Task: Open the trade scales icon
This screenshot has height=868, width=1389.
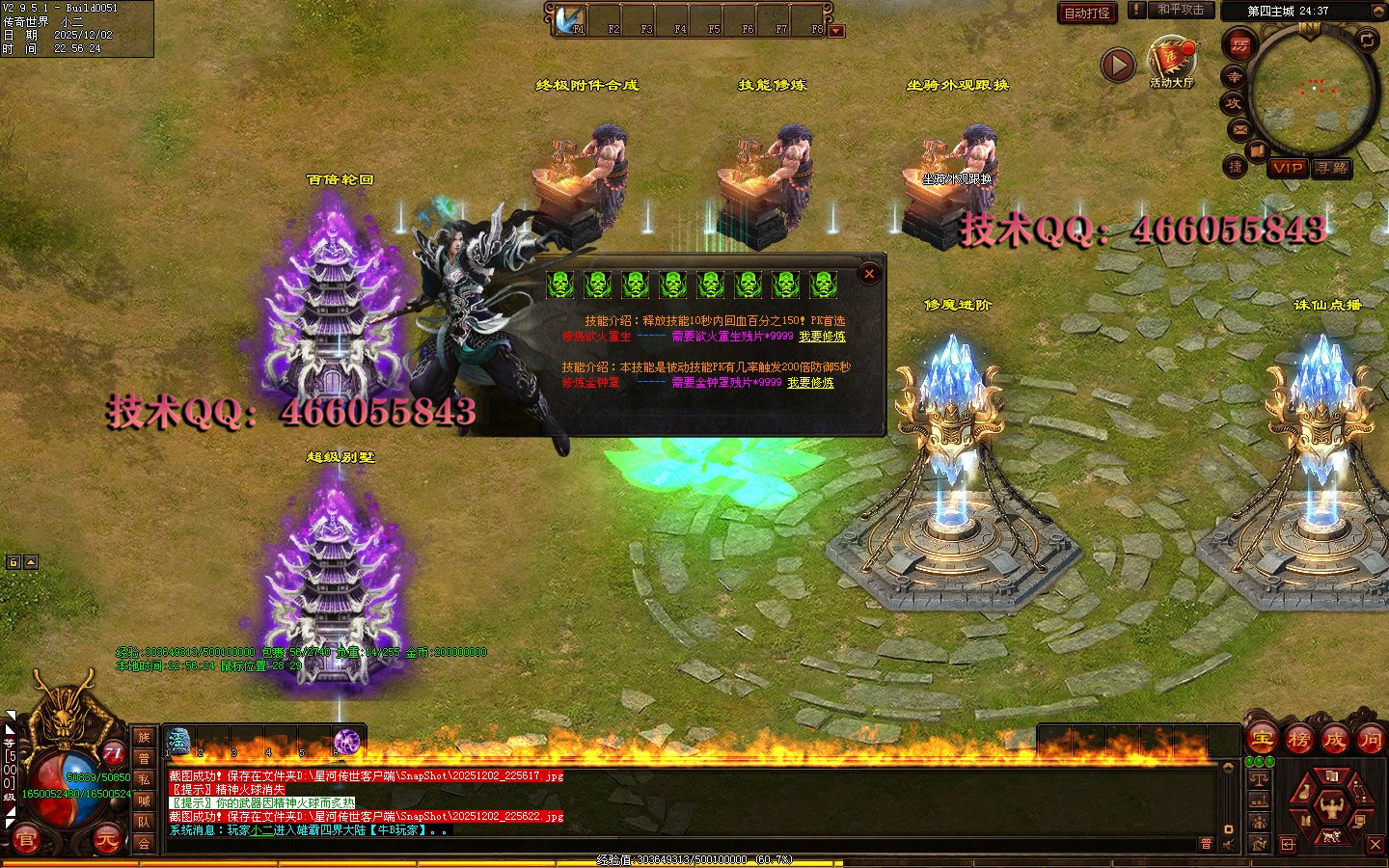Action: (1260, 779)
